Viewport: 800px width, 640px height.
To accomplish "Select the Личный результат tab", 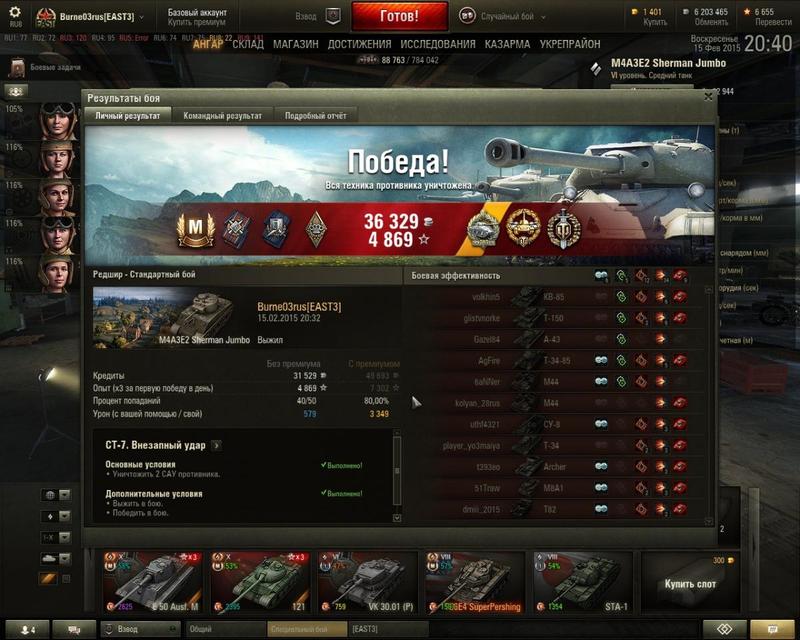I will [x=127, y=116].
